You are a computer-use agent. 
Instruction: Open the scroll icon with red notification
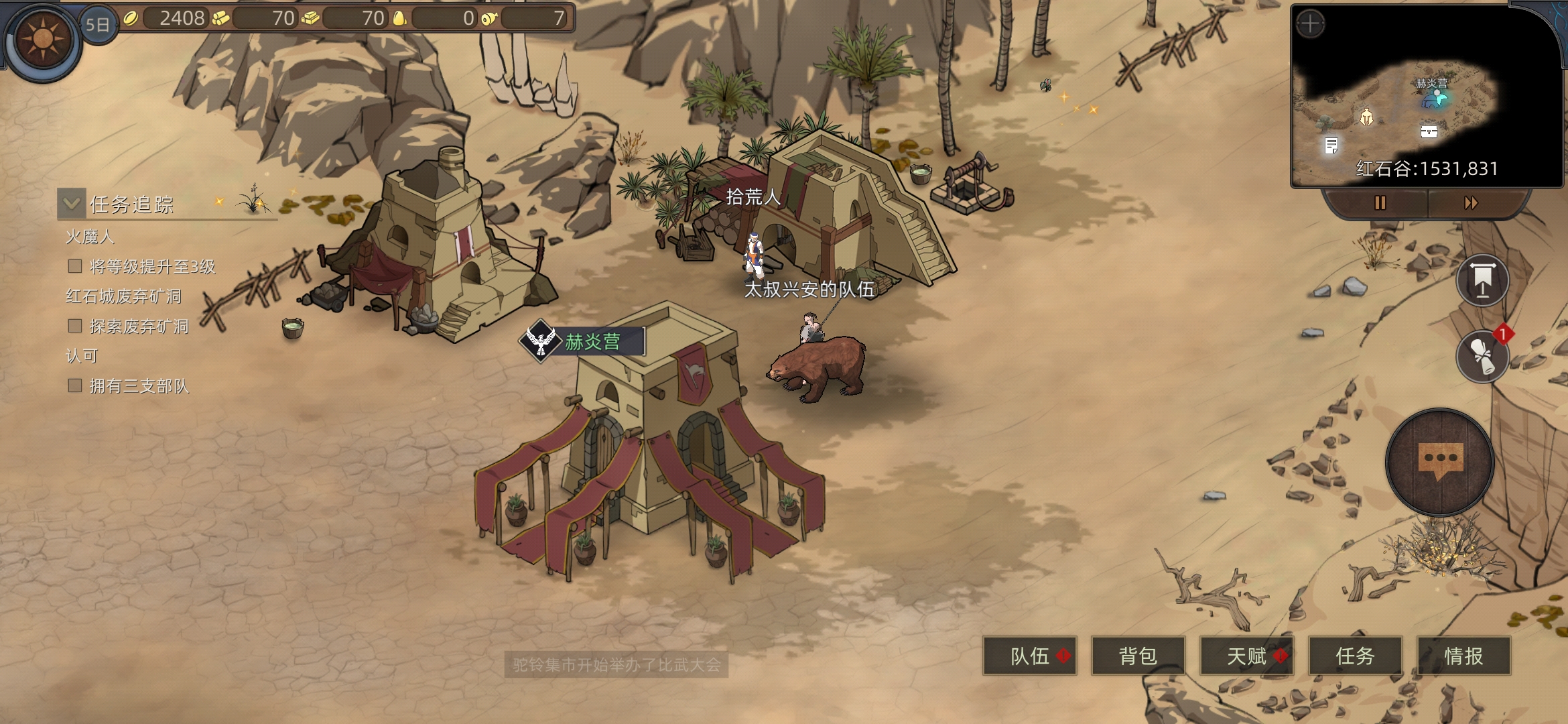pyautogui.click(x=1483, y=356)
